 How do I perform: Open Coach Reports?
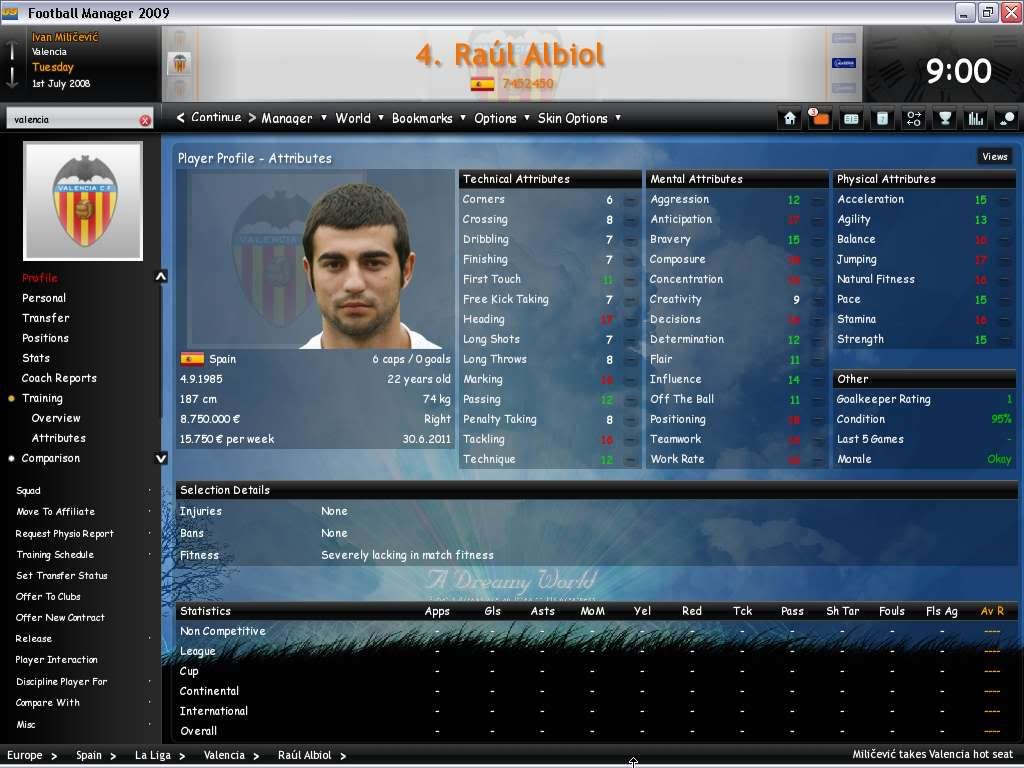point(59,378)
